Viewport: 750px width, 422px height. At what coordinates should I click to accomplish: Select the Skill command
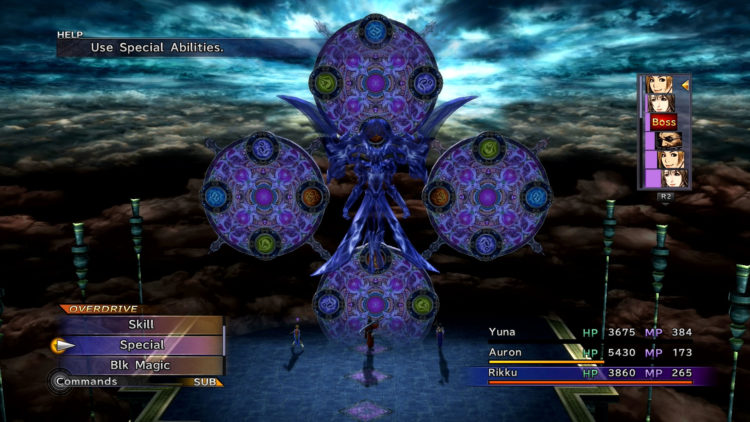(141, 325)
